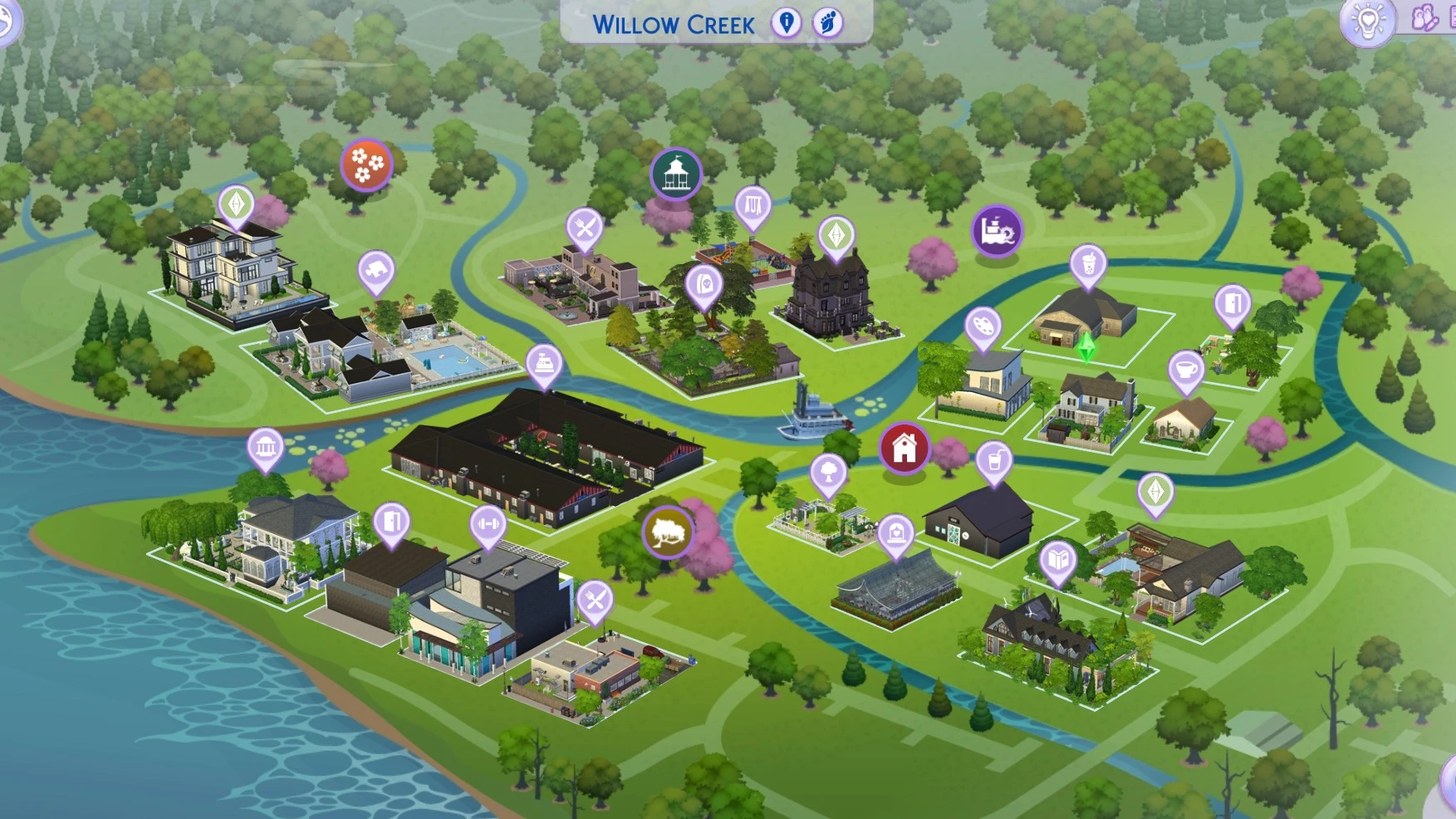This screenshot has height=819, width=1456.
Task: Open the Willow Creek world info button
Action: tap(786, 22)
